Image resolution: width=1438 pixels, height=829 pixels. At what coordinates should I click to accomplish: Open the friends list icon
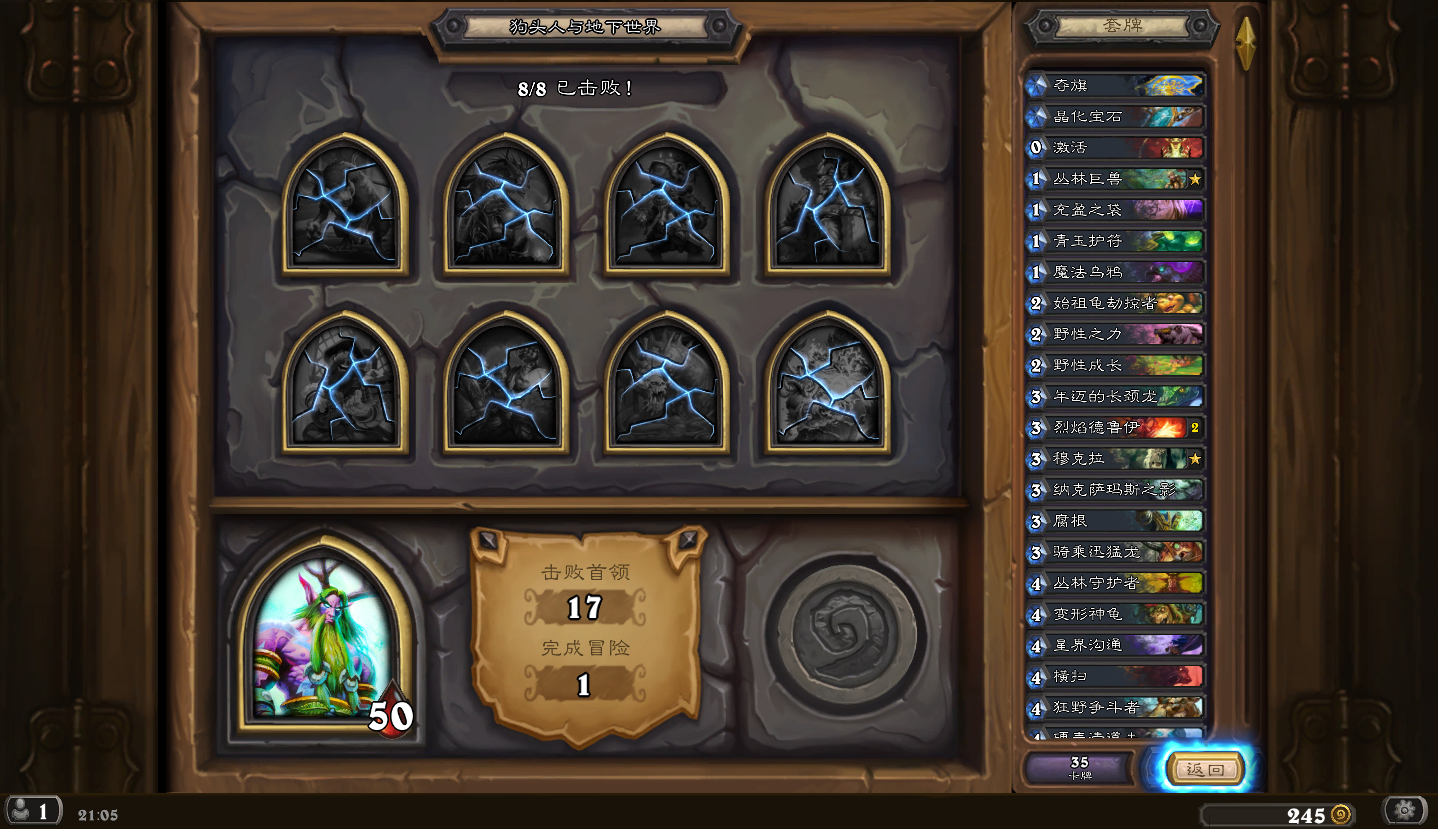pyautogui.click(x=33, y=811)
